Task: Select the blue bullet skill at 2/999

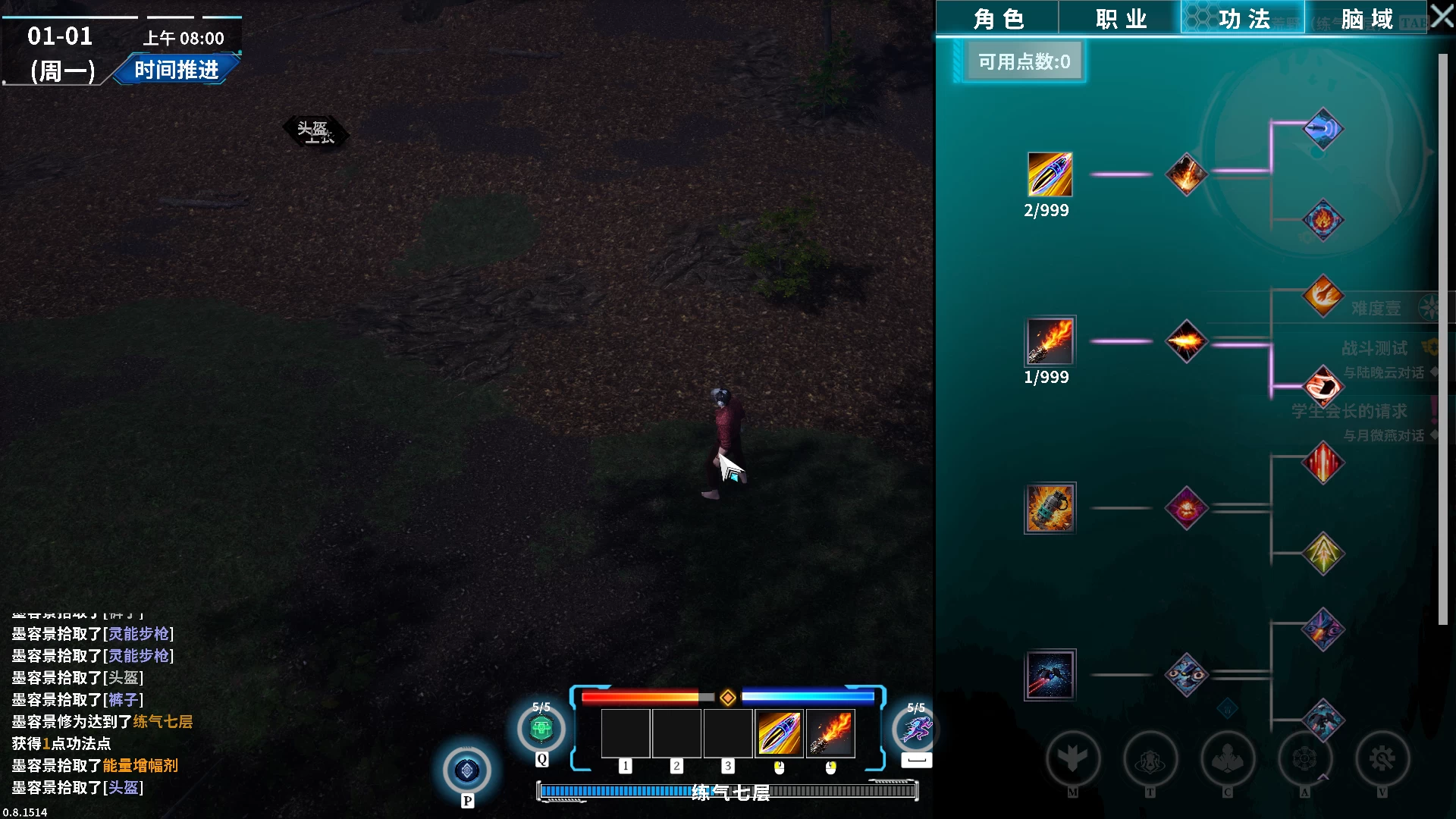Action: coord(1050,174)
